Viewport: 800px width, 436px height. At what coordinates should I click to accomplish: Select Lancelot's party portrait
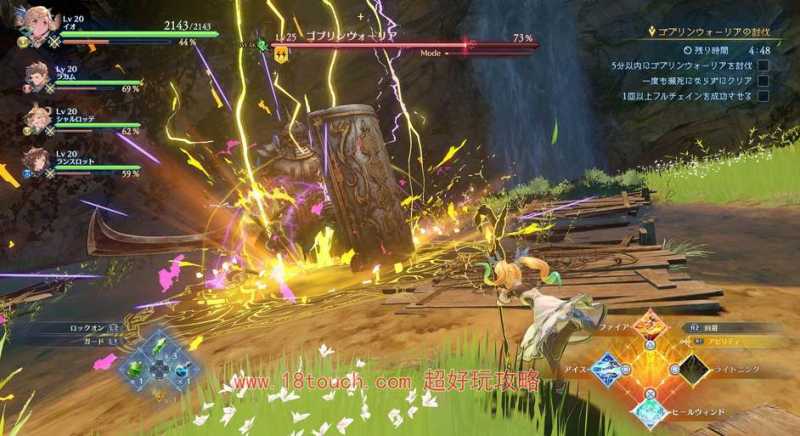click(37, 160)
